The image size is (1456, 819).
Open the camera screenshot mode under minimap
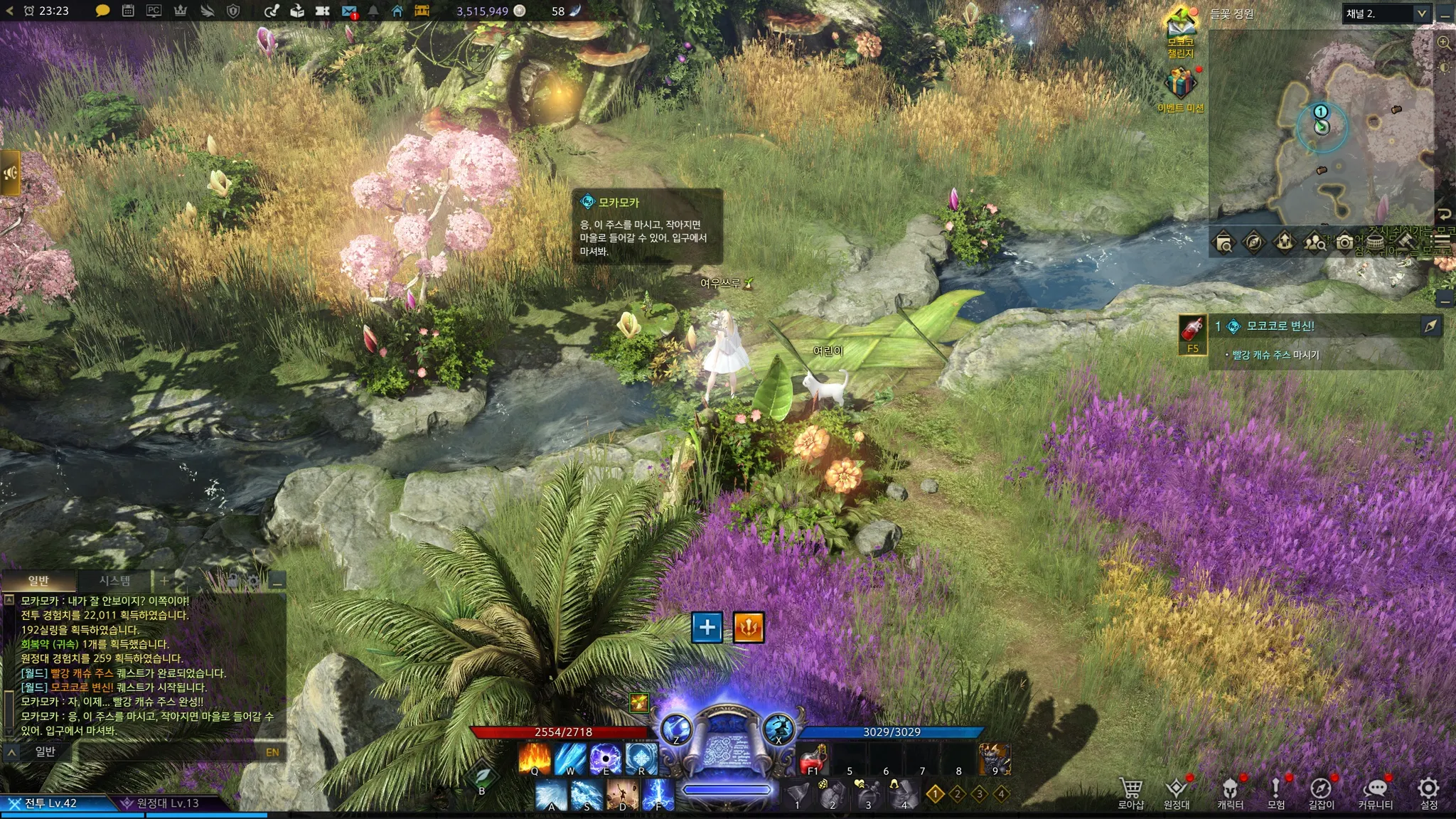coord(1344,242)
